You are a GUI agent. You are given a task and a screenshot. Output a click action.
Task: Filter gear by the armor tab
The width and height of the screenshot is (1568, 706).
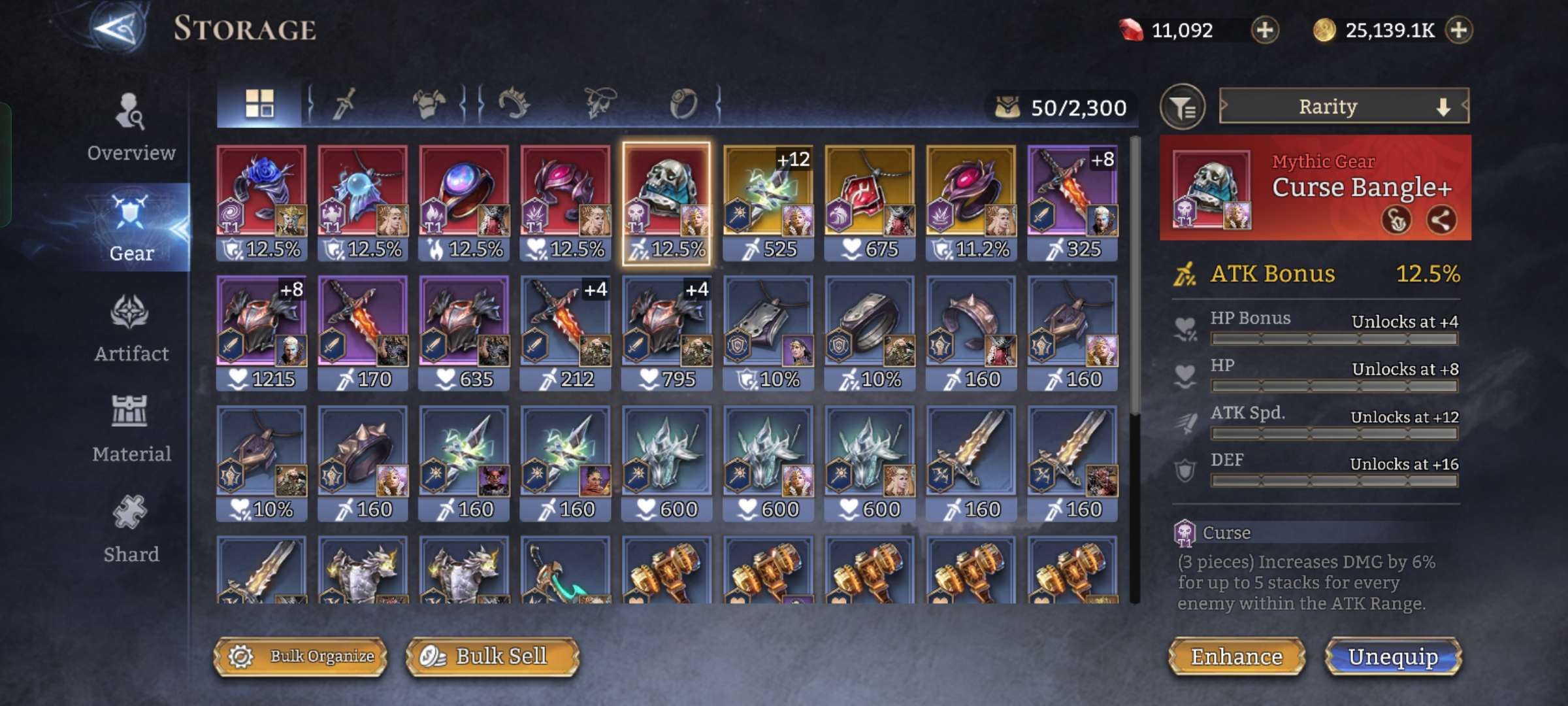429,104
